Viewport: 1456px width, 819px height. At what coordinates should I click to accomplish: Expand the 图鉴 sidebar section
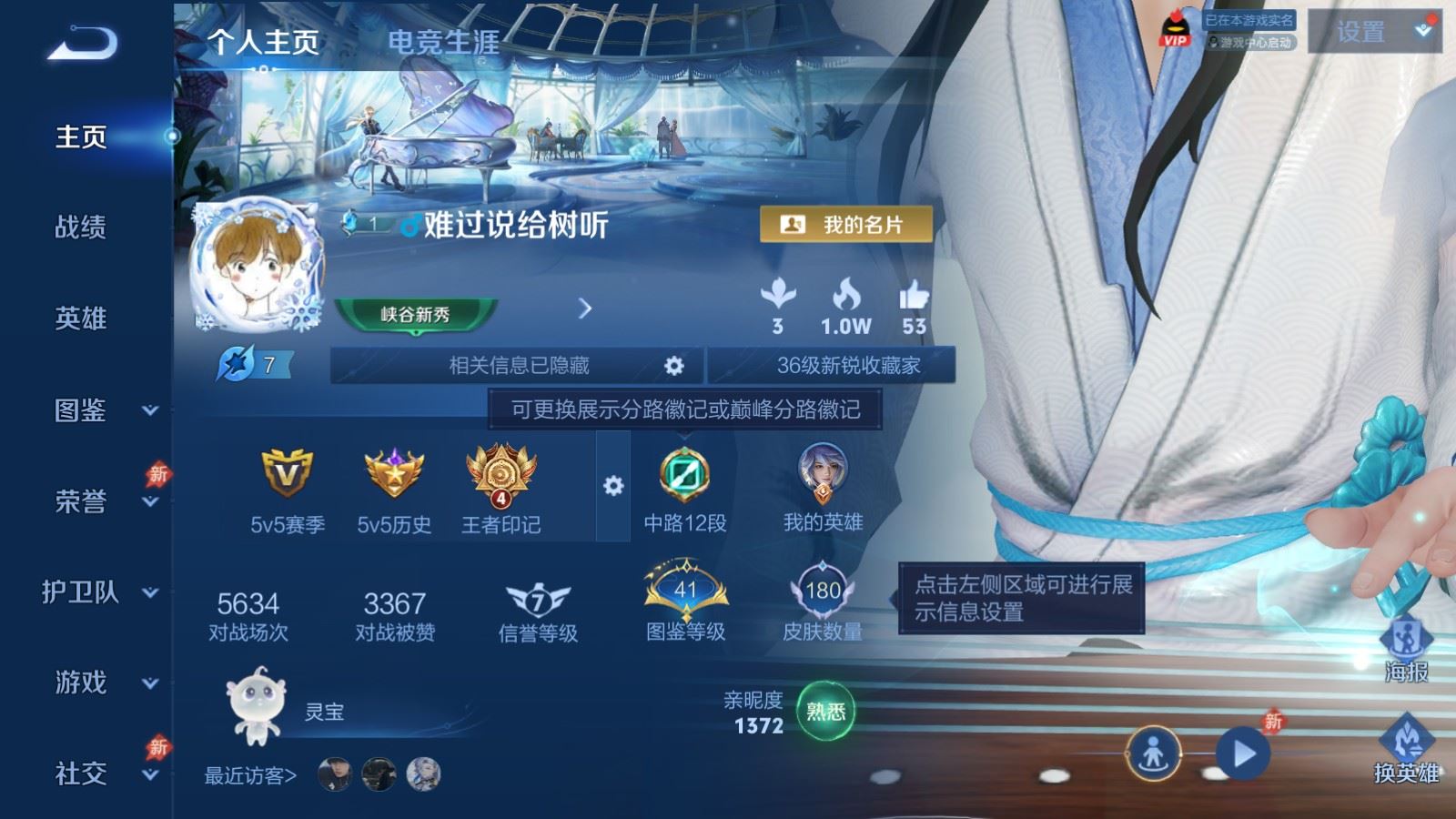tap(98, 410)
